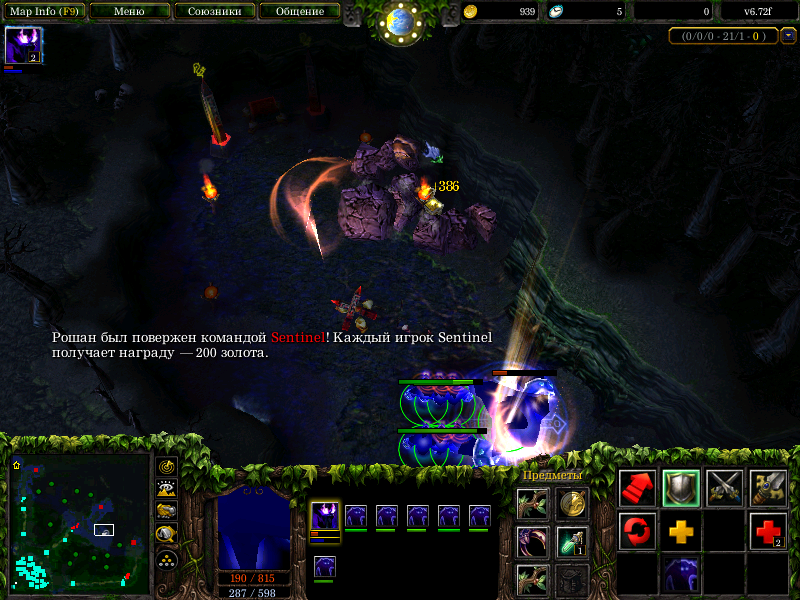Issue the red arrow Move command

pyautogui.click(x=637, y=487)
